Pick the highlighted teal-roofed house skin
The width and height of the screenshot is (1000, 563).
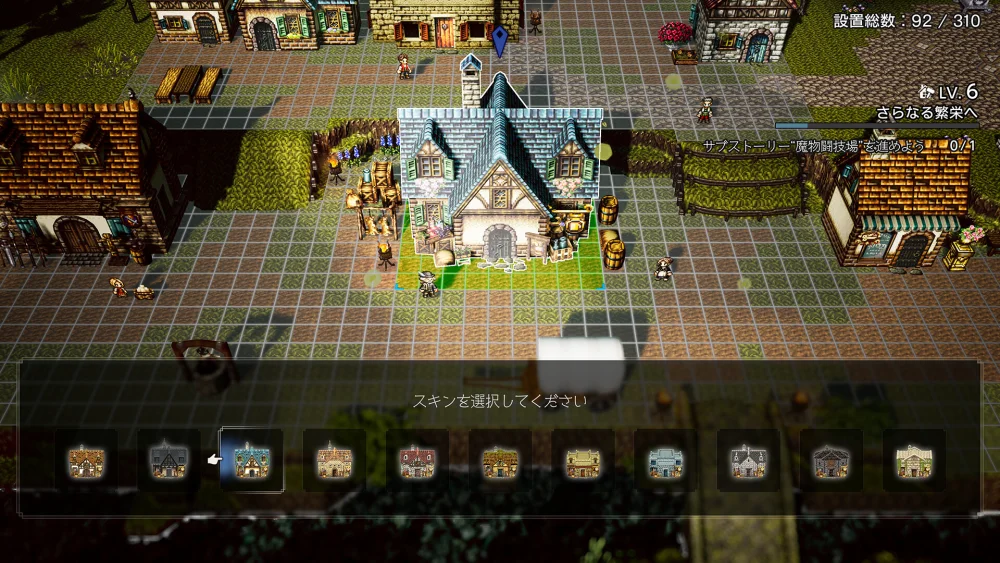(251, 460)
